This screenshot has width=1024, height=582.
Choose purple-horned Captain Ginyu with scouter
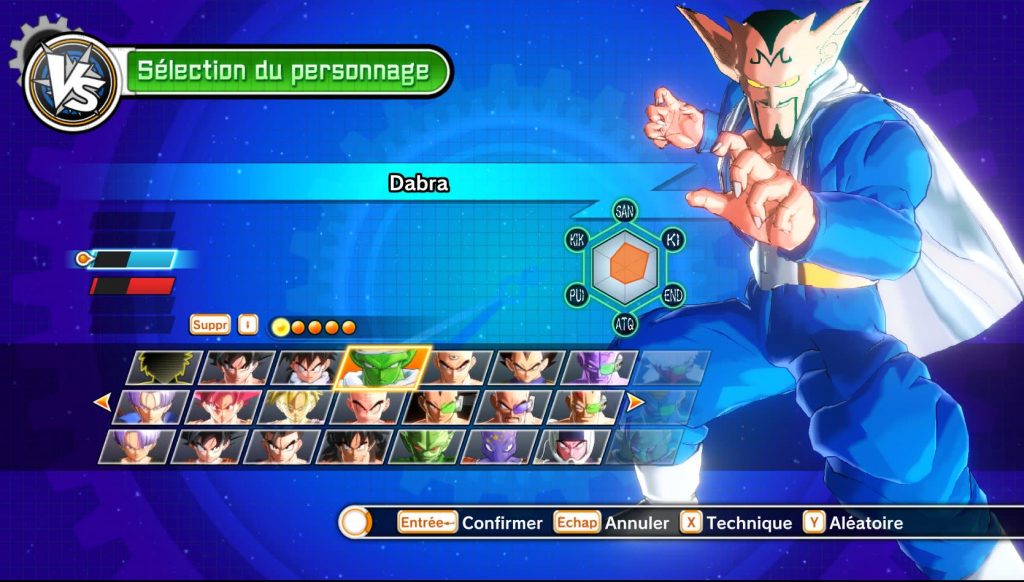point(600,368)
